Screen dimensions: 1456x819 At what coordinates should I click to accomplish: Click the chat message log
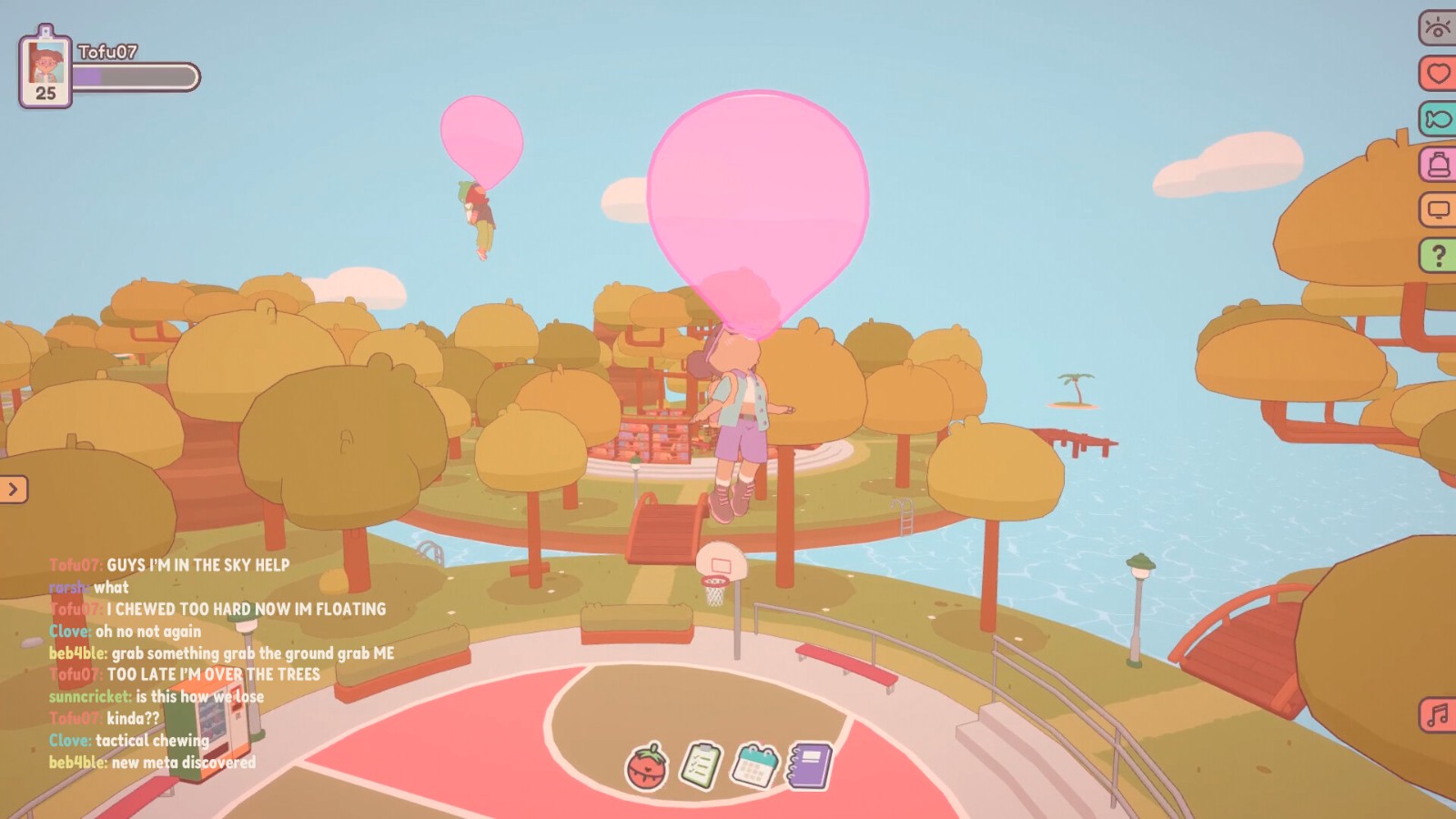click(x=218, y=663)
